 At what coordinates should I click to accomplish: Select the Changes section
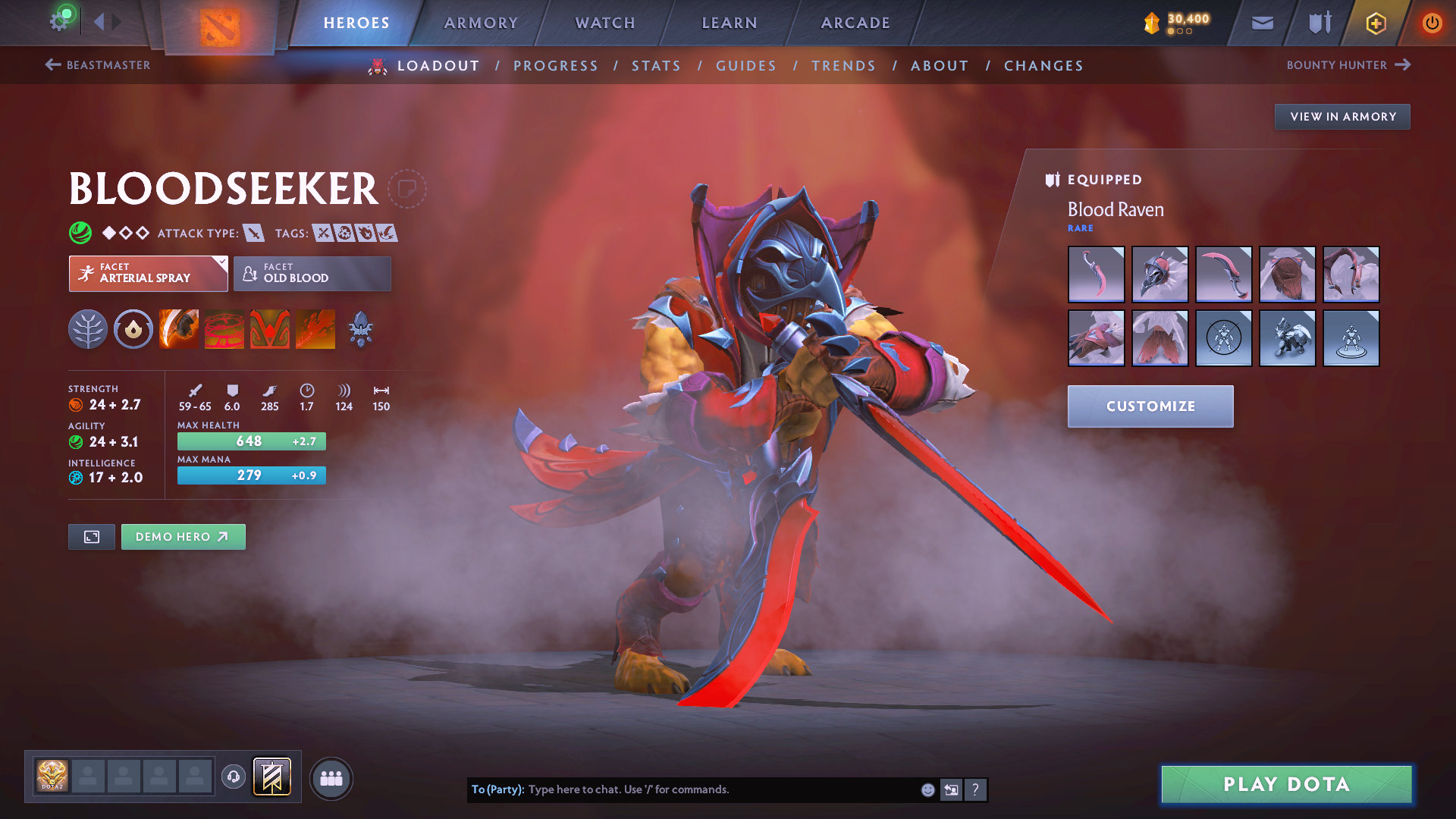[x=1043, y=66]
